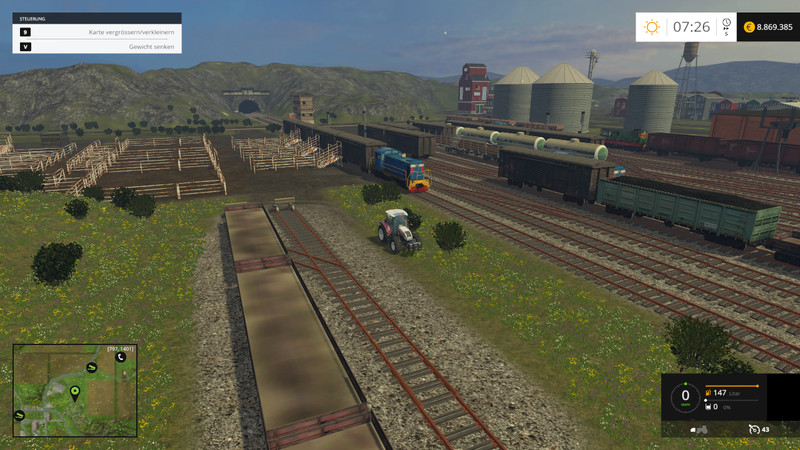Click the tractor light indicator icon

coord(700,429)
